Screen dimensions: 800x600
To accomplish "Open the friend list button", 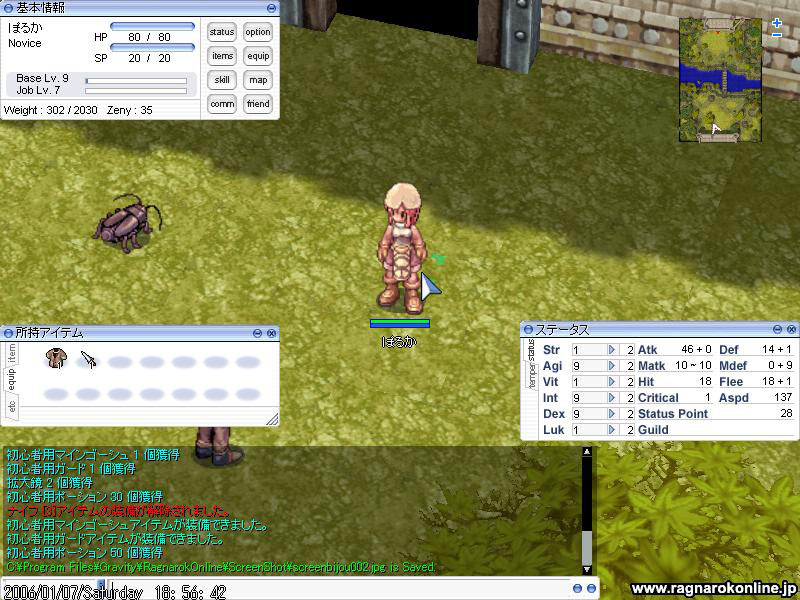I will point(258,104).
